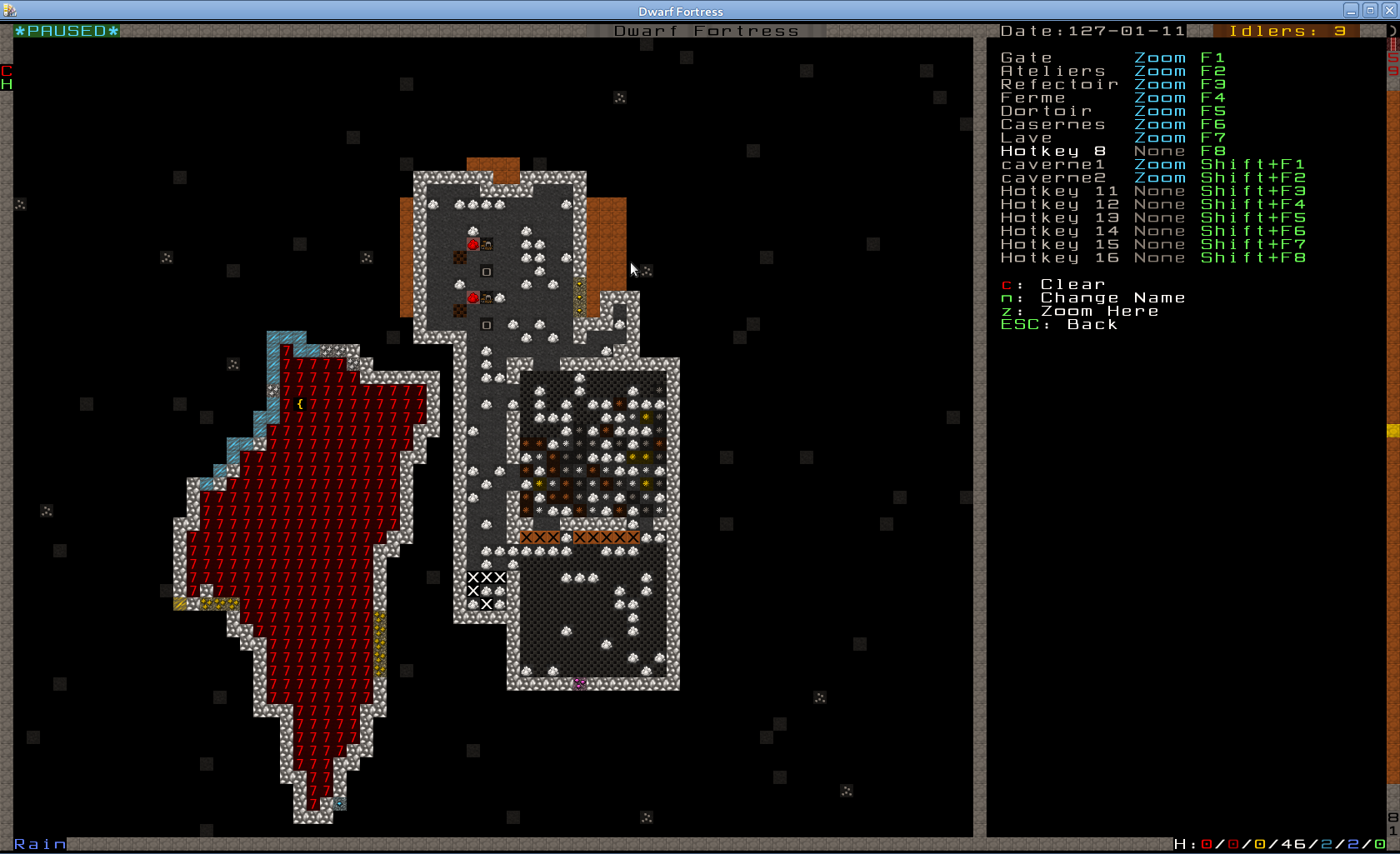Select the Lave hotkey entry
Screen dimensions: 1400x854
pos(1027,137)
